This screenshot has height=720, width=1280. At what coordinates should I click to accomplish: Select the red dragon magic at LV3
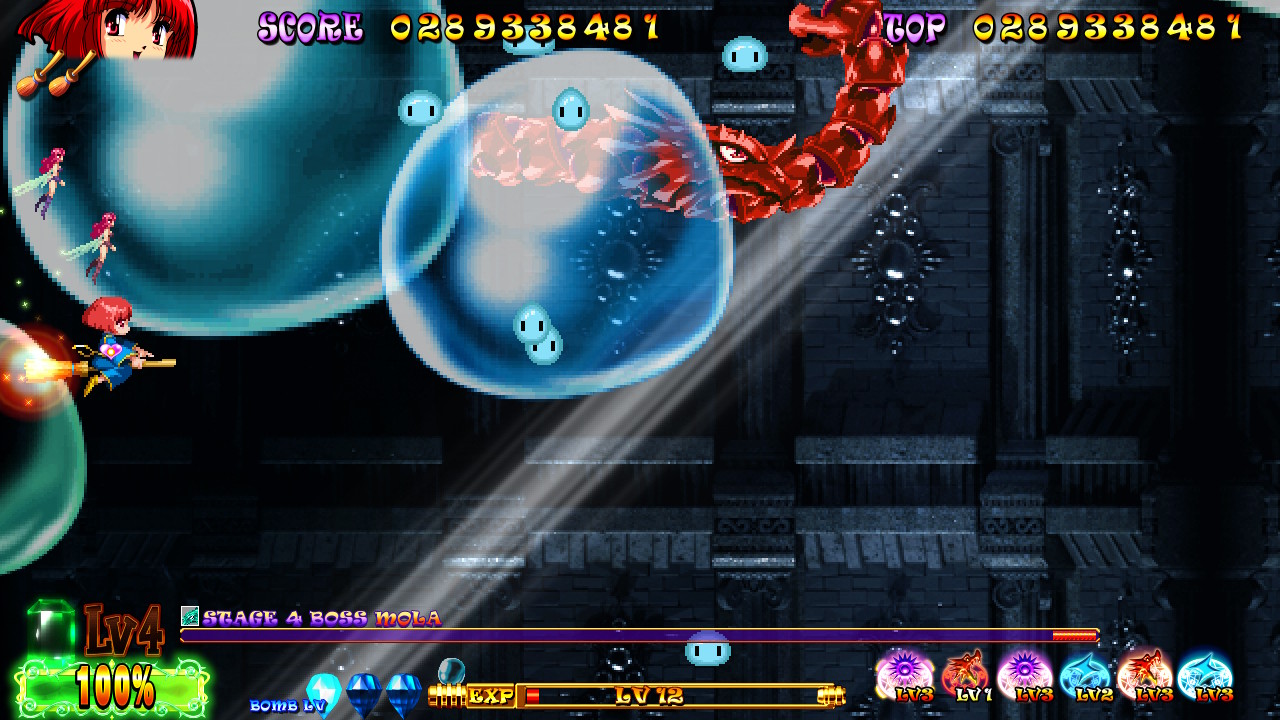[x=1144, y=674]
